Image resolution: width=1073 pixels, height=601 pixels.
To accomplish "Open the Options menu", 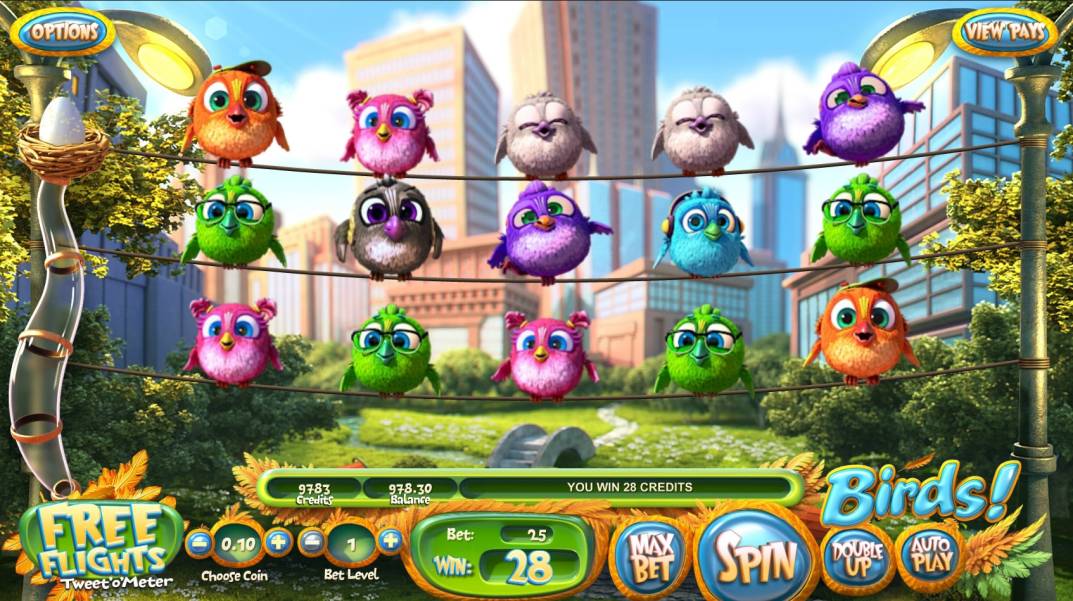I will pyautogui.click(x=63, y=31).
